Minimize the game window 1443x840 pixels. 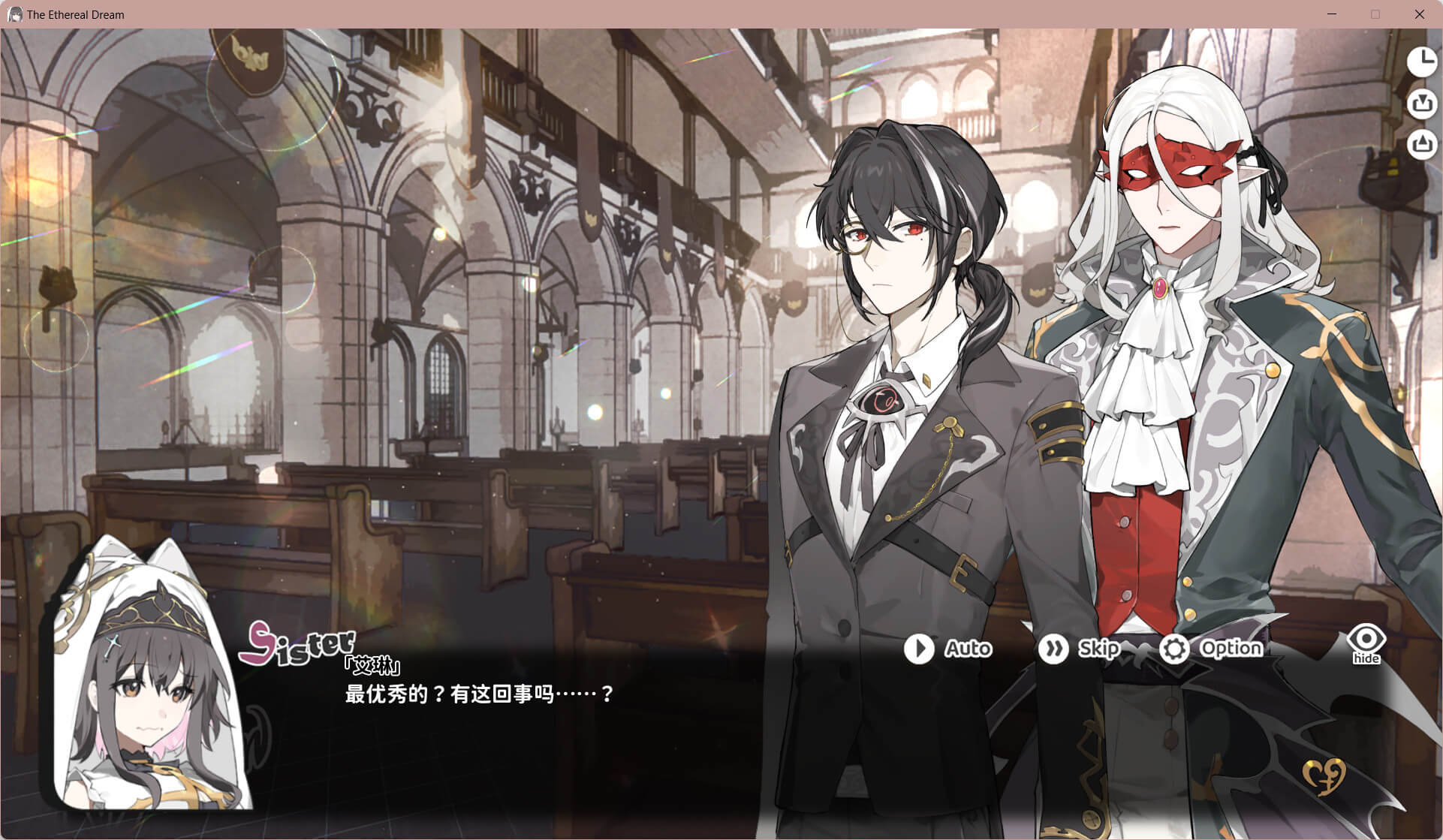coord(1332,14)
